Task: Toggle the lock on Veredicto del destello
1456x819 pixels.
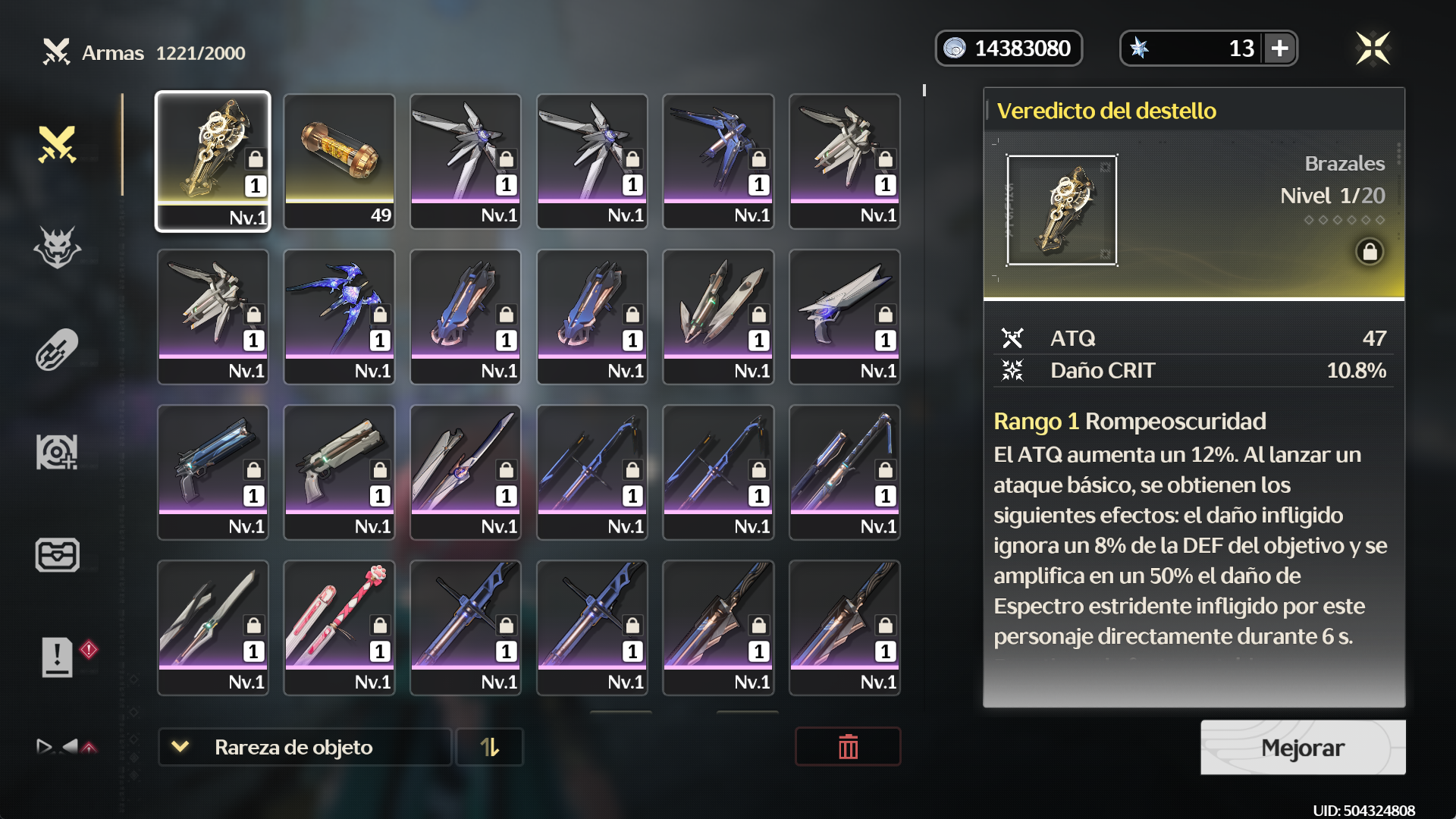Action: coord(1370,252)
